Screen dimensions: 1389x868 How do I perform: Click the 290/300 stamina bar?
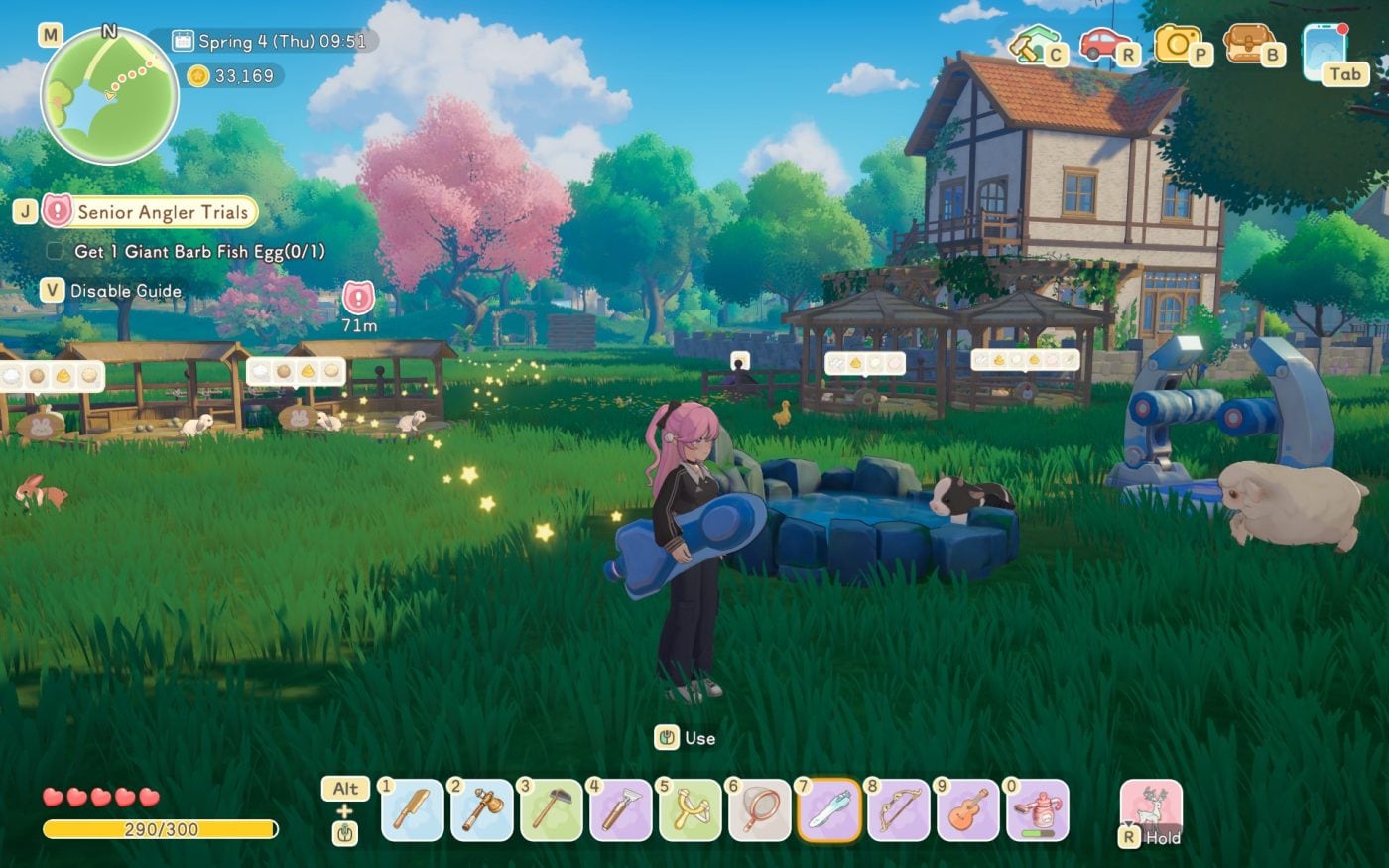click(x=159, y=829)
